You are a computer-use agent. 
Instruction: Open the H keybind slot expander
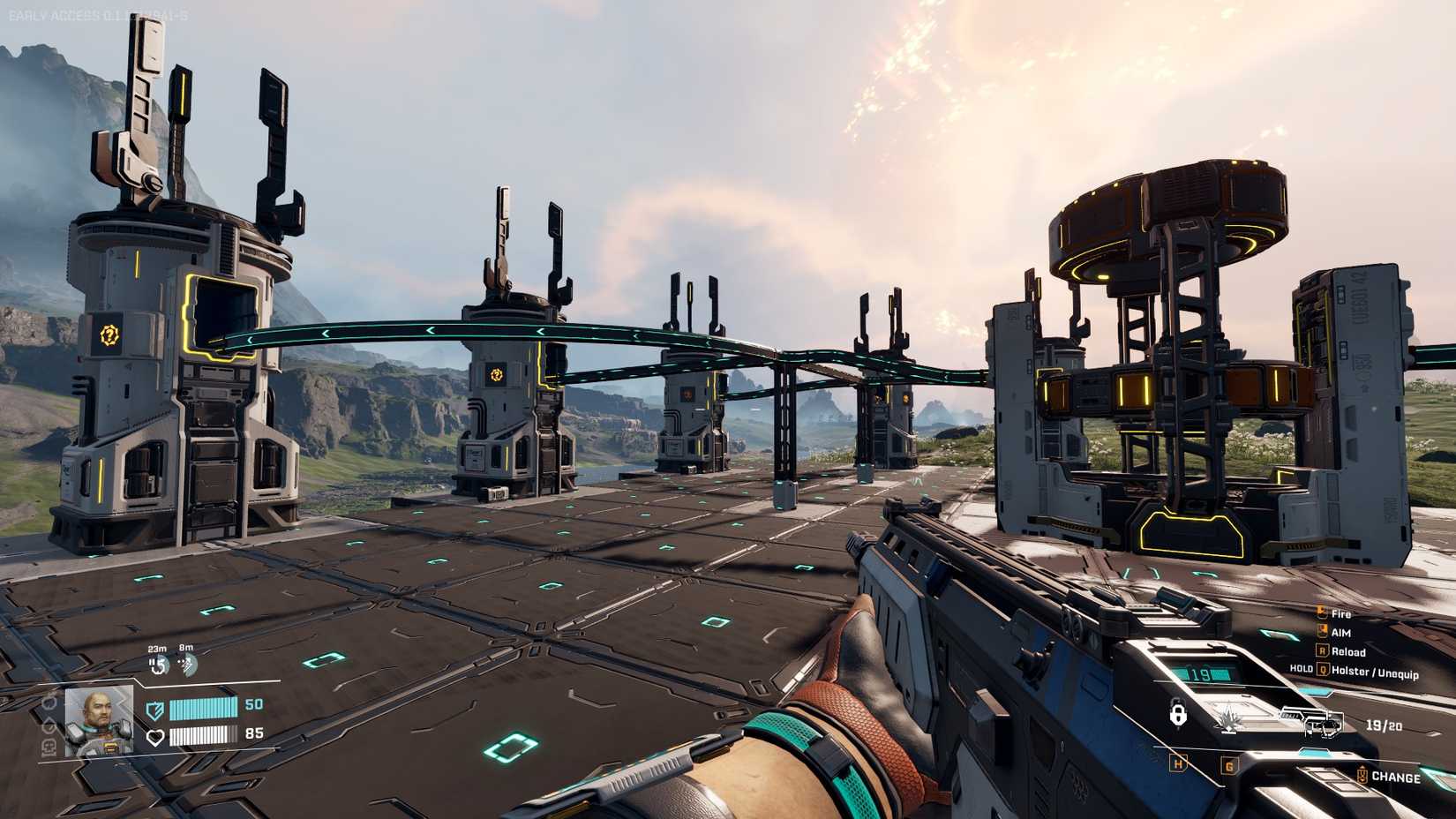click(x=1178, y=763)
